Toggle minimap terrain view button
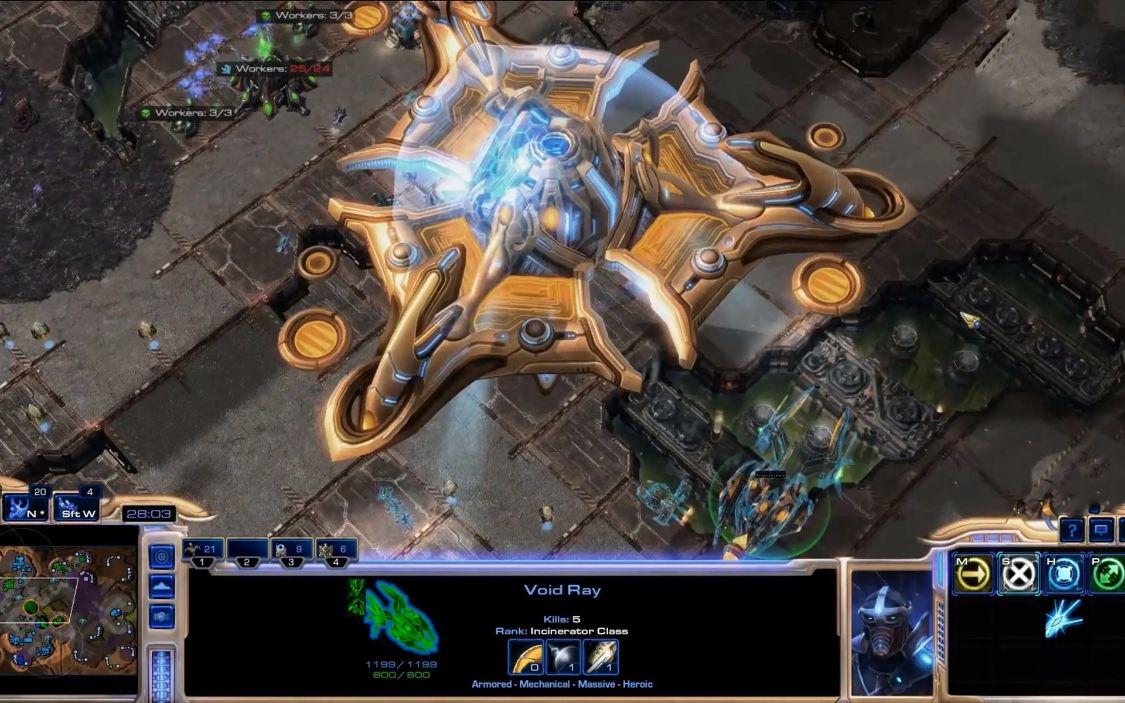This screenshot has width=1125, height=703. (x=161, y=587)
